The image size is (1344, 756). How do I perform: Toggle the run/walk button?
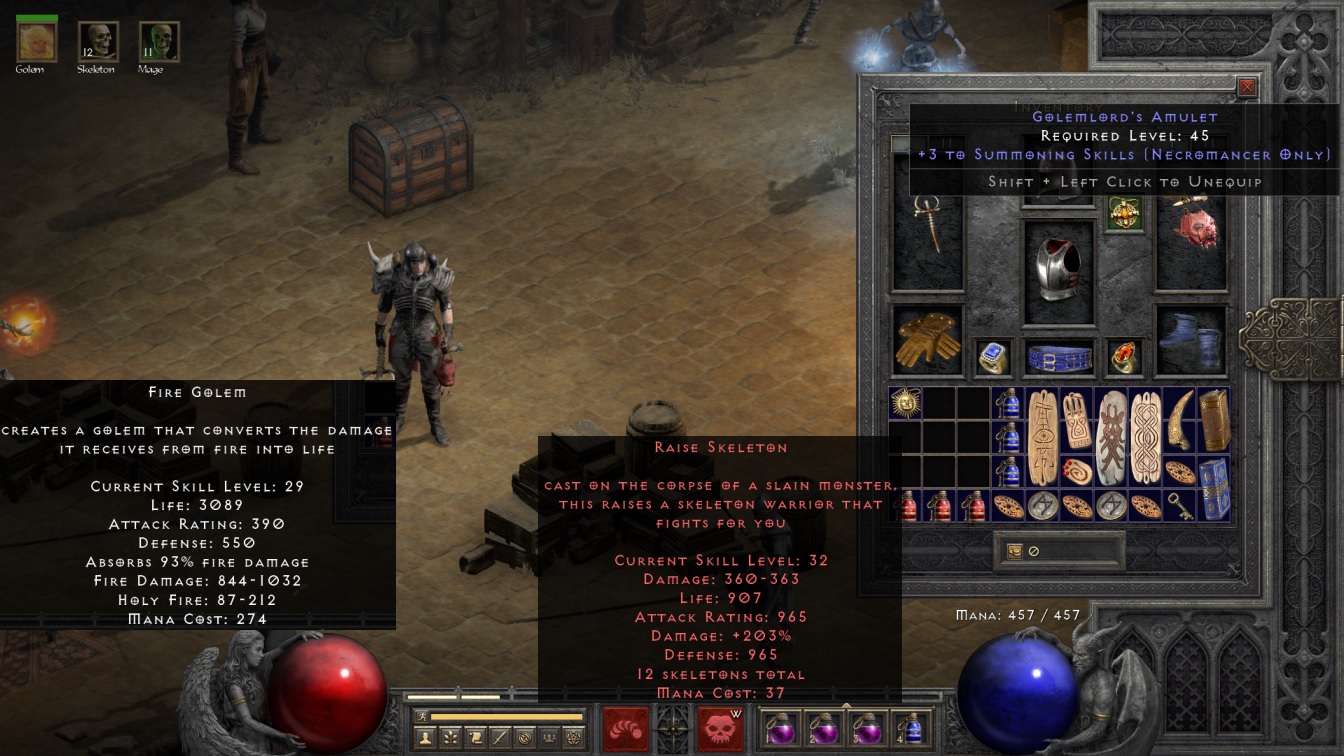pyautogui.click(x=422, y=716)
